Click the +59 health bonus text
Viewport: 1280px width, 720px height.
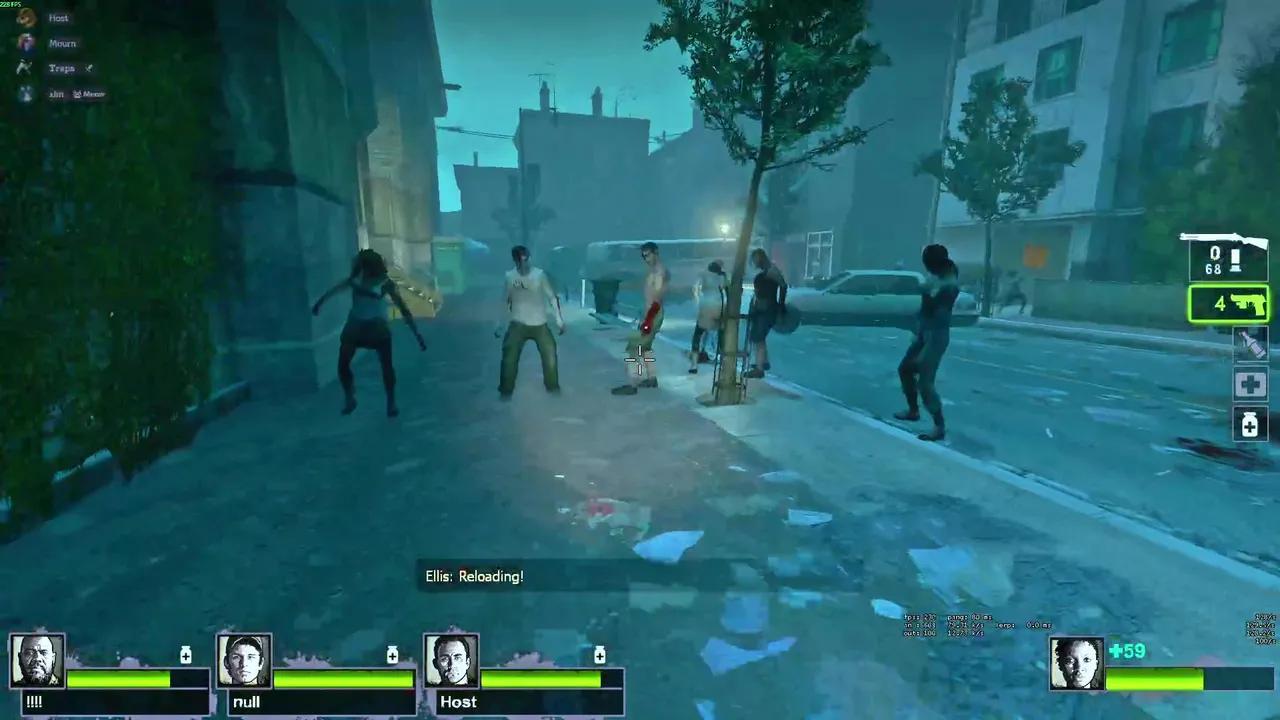pyautogui.click(x=1128, y=651)
